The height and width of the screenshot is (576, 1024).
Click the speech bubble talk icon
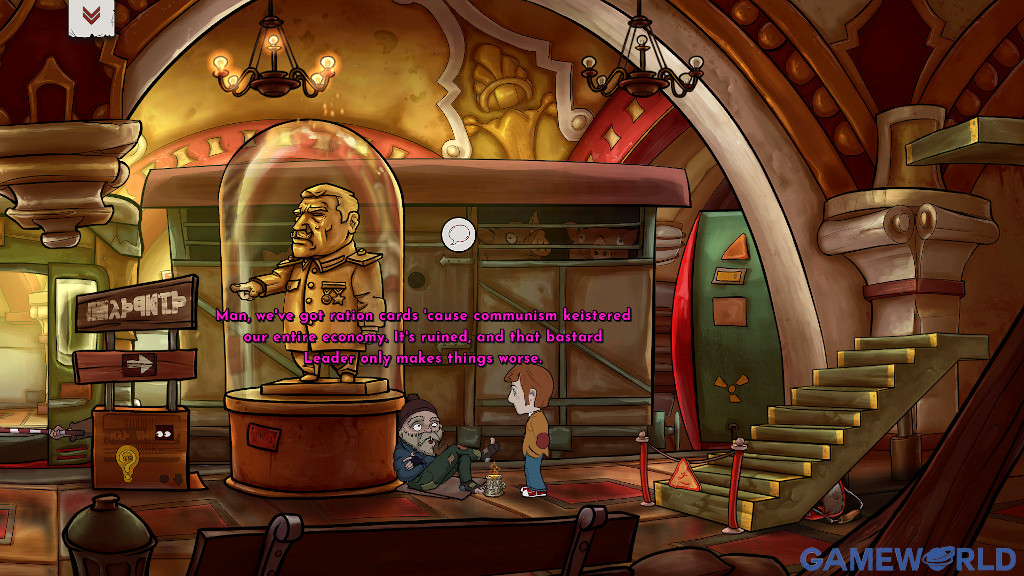click(x=458, y=234)
